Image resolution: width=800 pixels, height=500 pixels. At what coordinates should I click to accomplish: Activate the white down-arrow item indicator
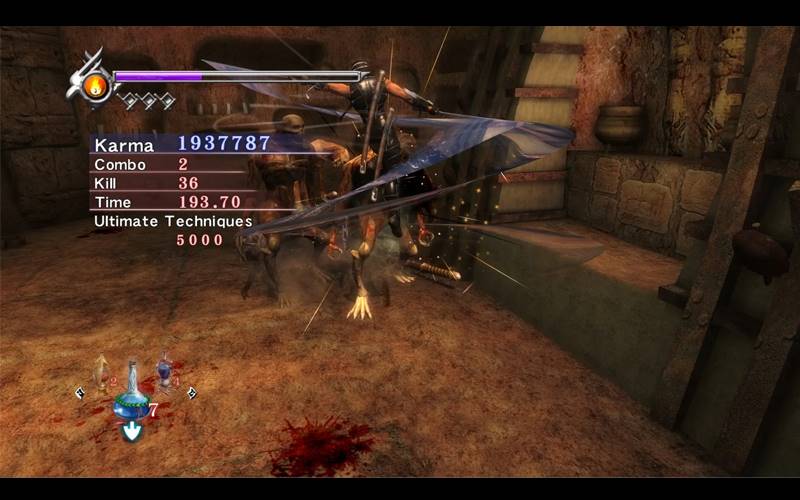click(x=131, y=431)
